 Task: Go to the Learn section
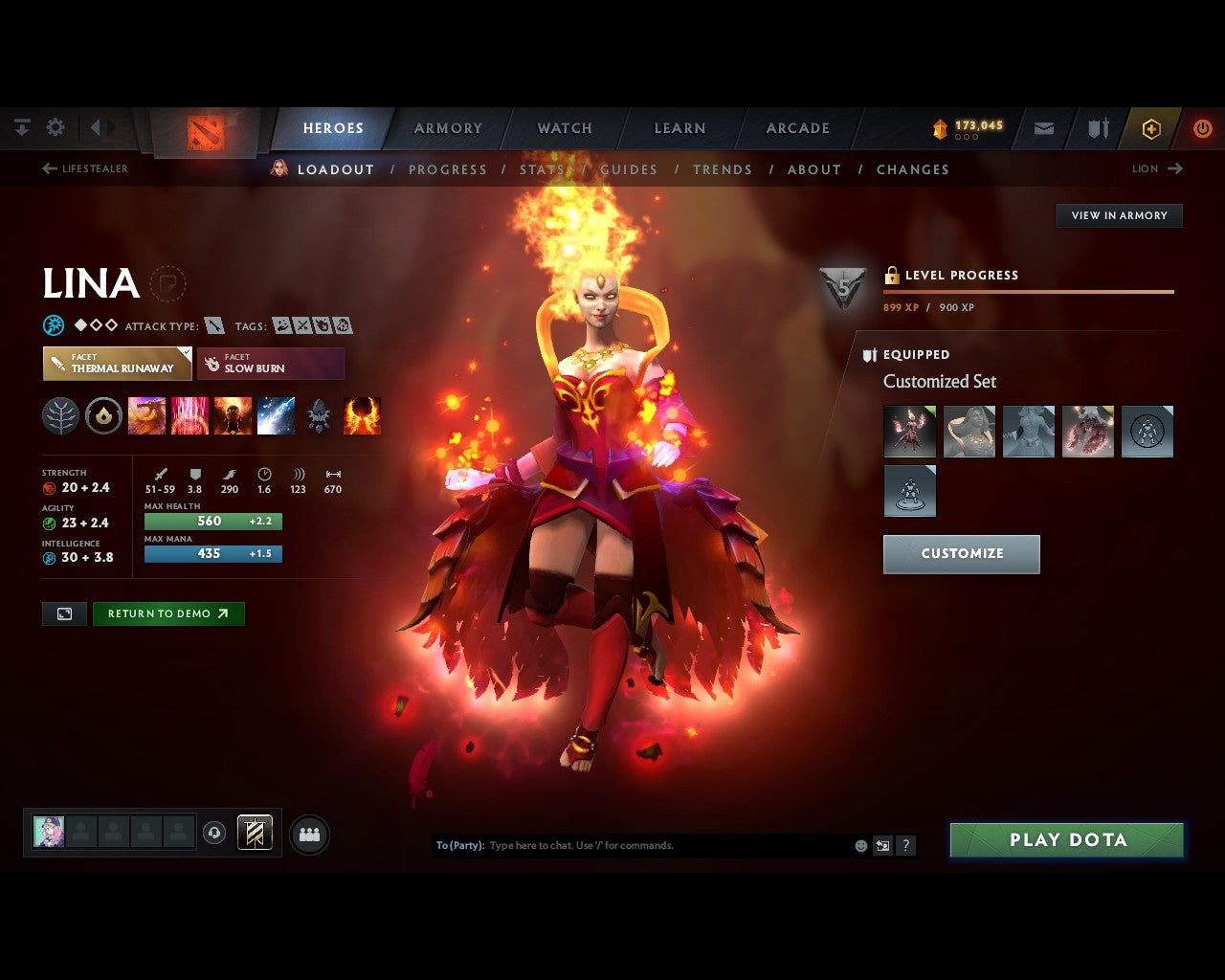tap(679, 128)
